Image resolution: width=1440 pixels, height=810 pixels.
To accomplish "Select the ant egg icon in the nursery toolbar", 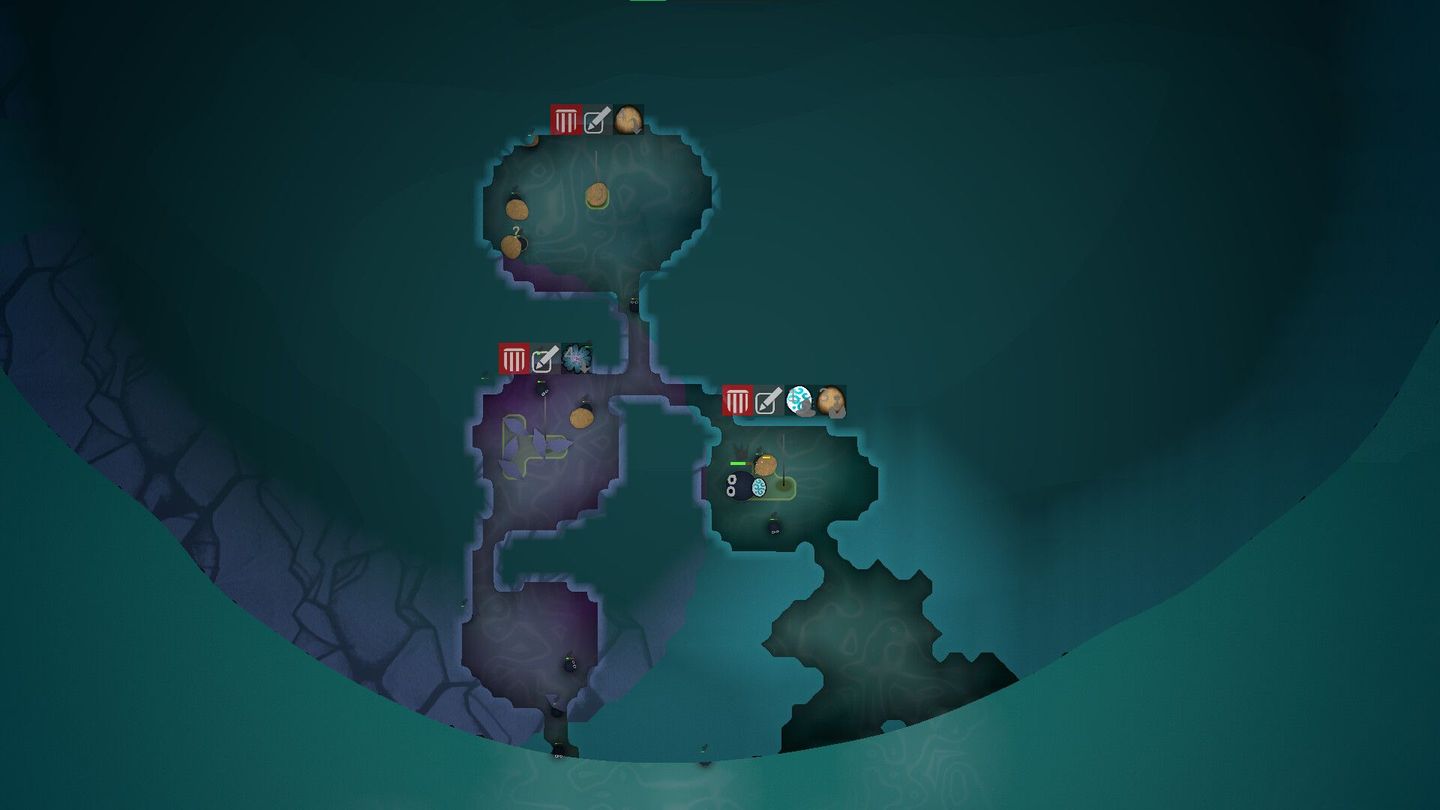I will 798,401.
